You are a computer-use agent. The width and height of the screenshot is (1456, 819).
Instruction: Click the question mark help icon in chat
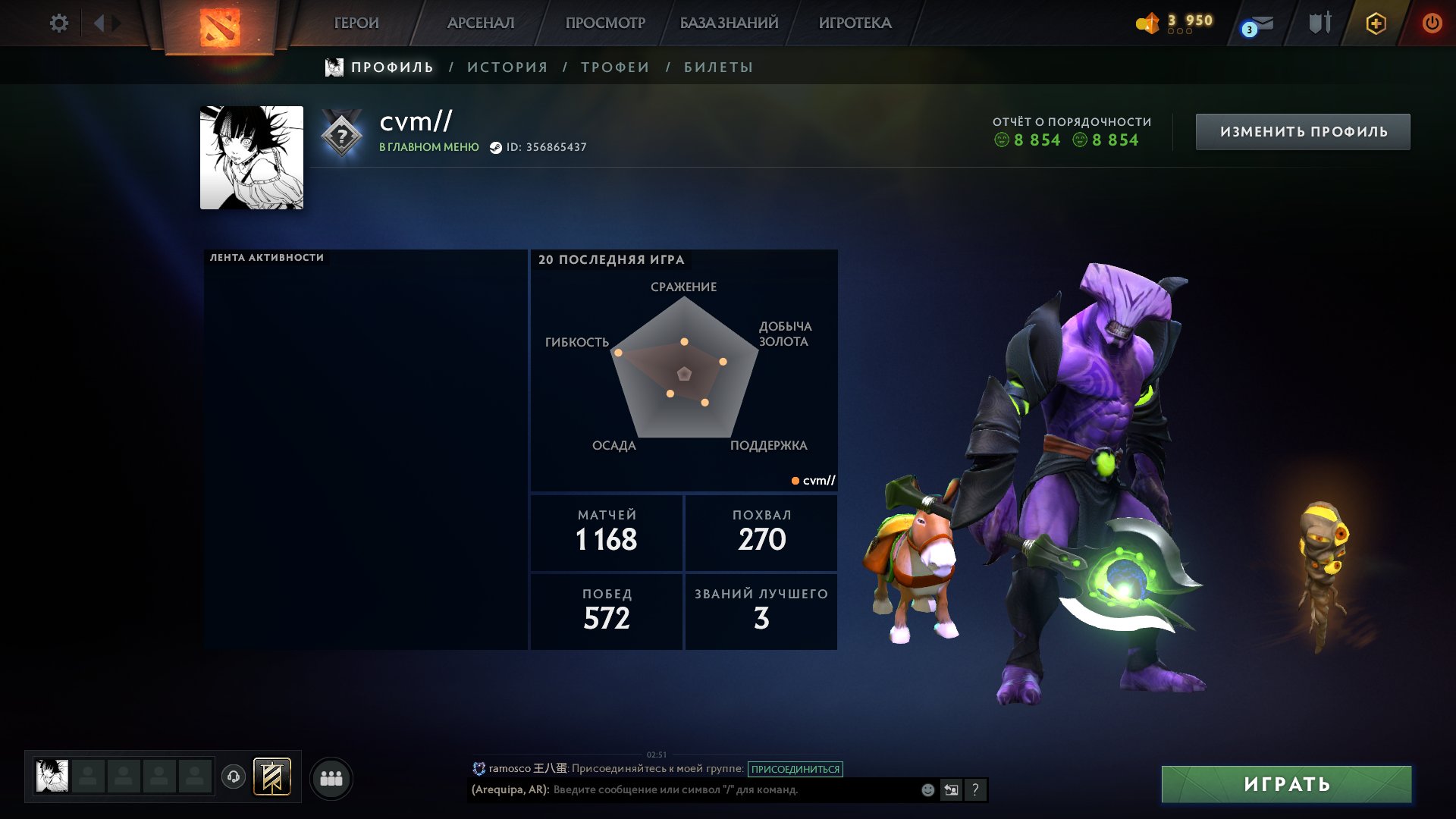pyautogui.click(x=974, y=790)
